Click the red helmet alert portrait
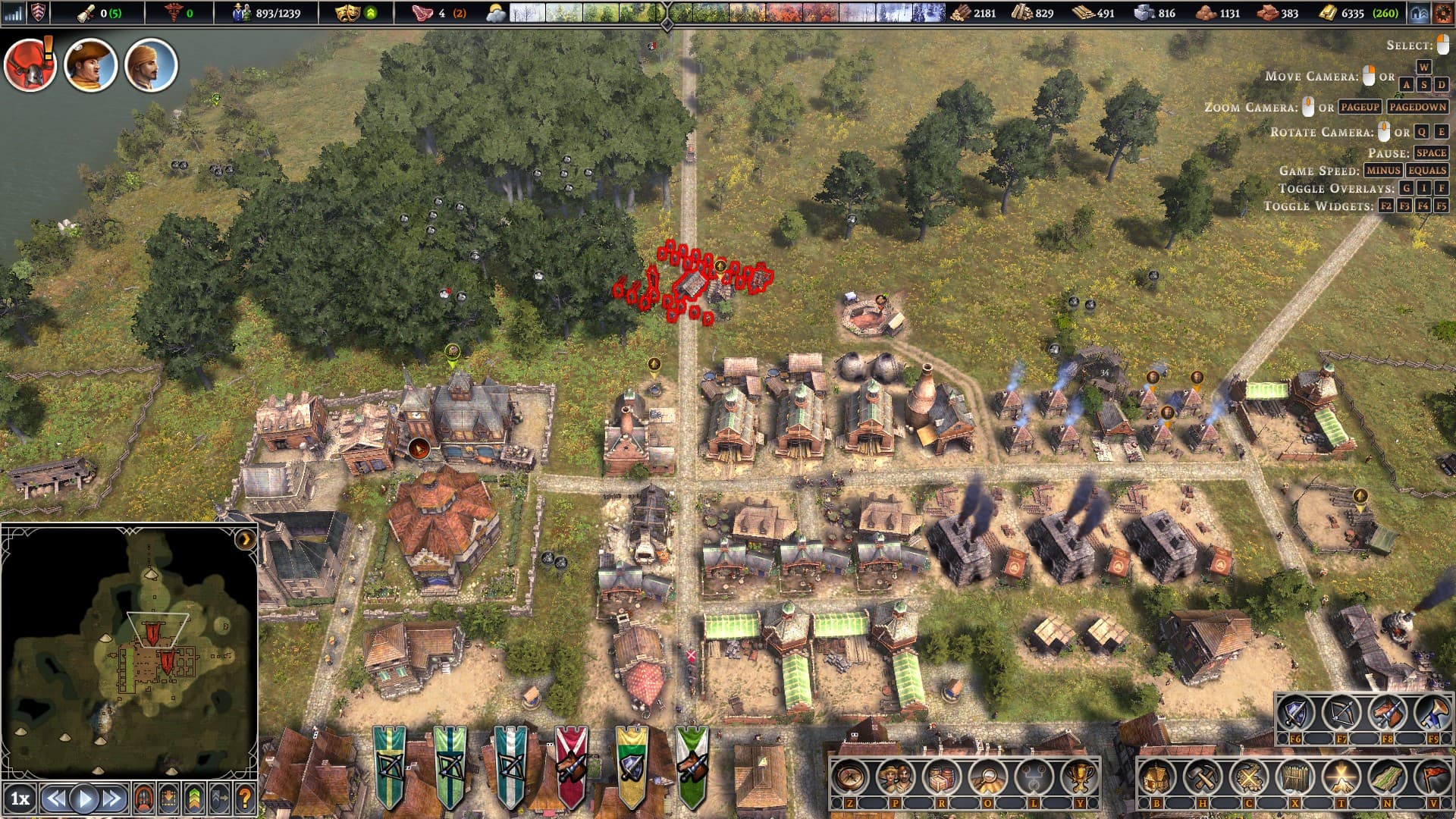Screen dimensions: 1456x819 click(30, 65)
